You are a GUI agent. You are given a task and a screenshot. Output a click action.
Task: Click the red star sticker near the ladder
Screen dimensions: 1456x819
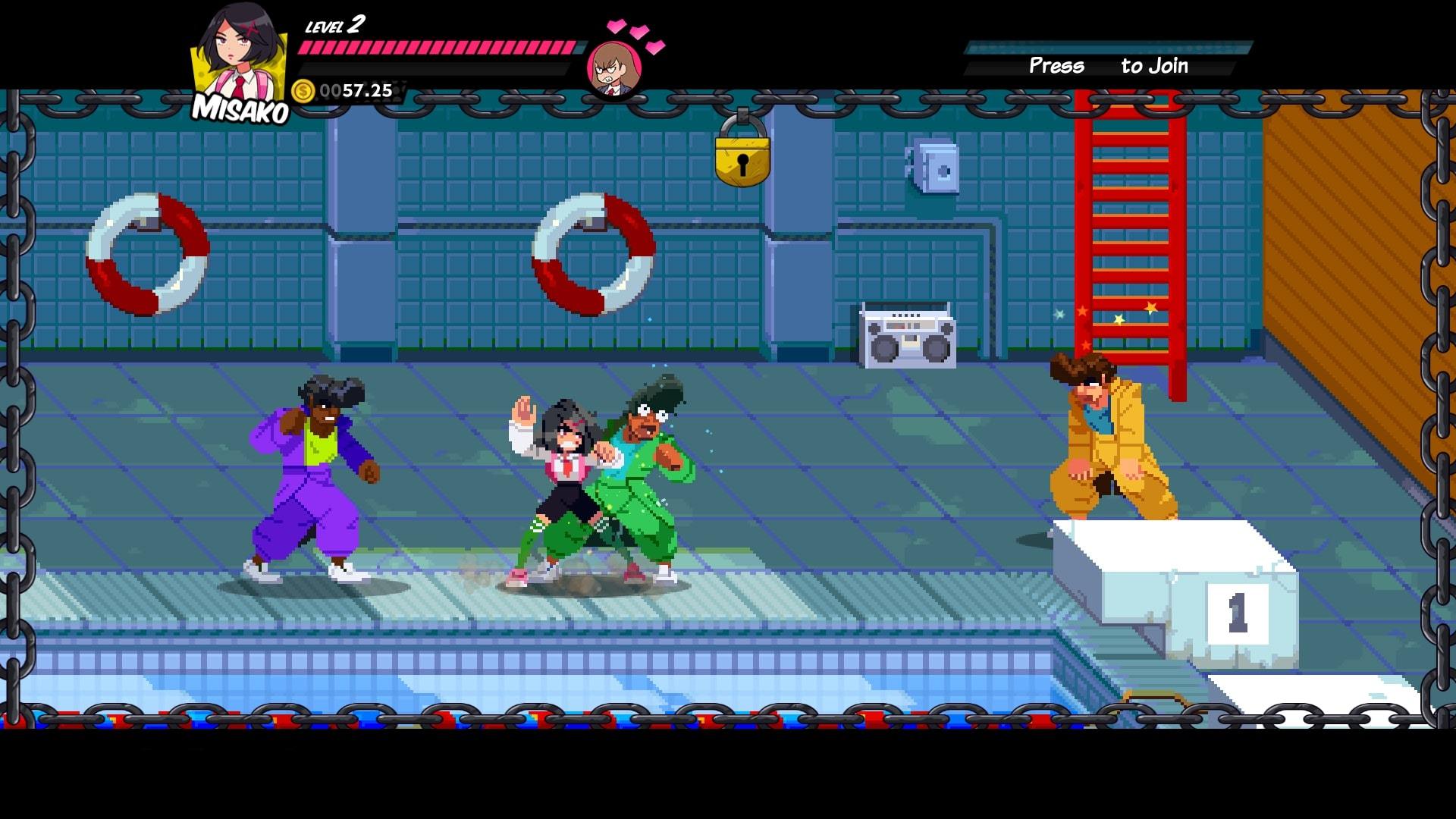[1083, 310]
